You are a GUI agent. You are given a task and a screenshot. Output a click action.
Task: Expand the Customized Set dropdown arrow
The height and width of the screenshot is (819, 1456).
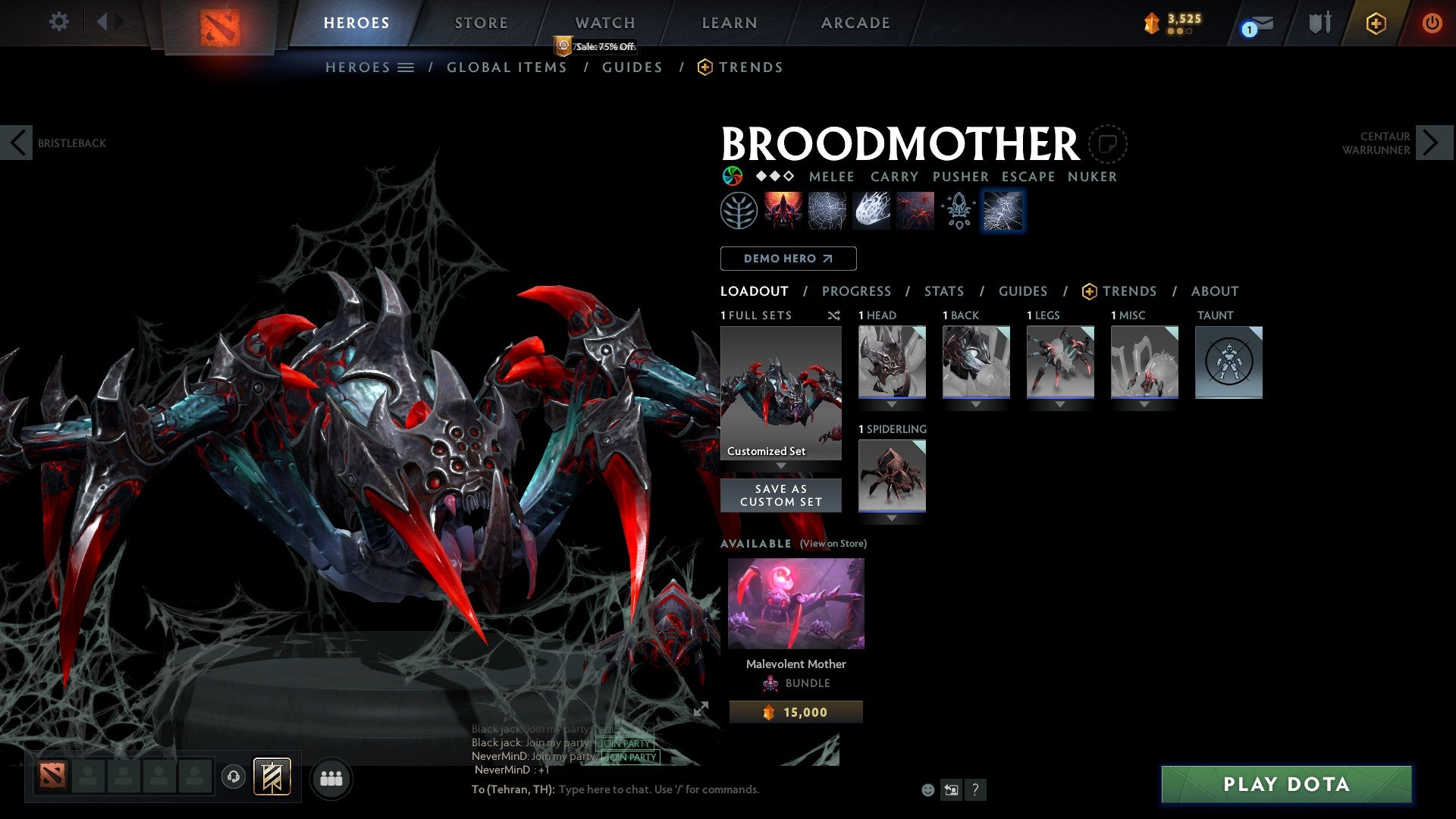[780, 466]
